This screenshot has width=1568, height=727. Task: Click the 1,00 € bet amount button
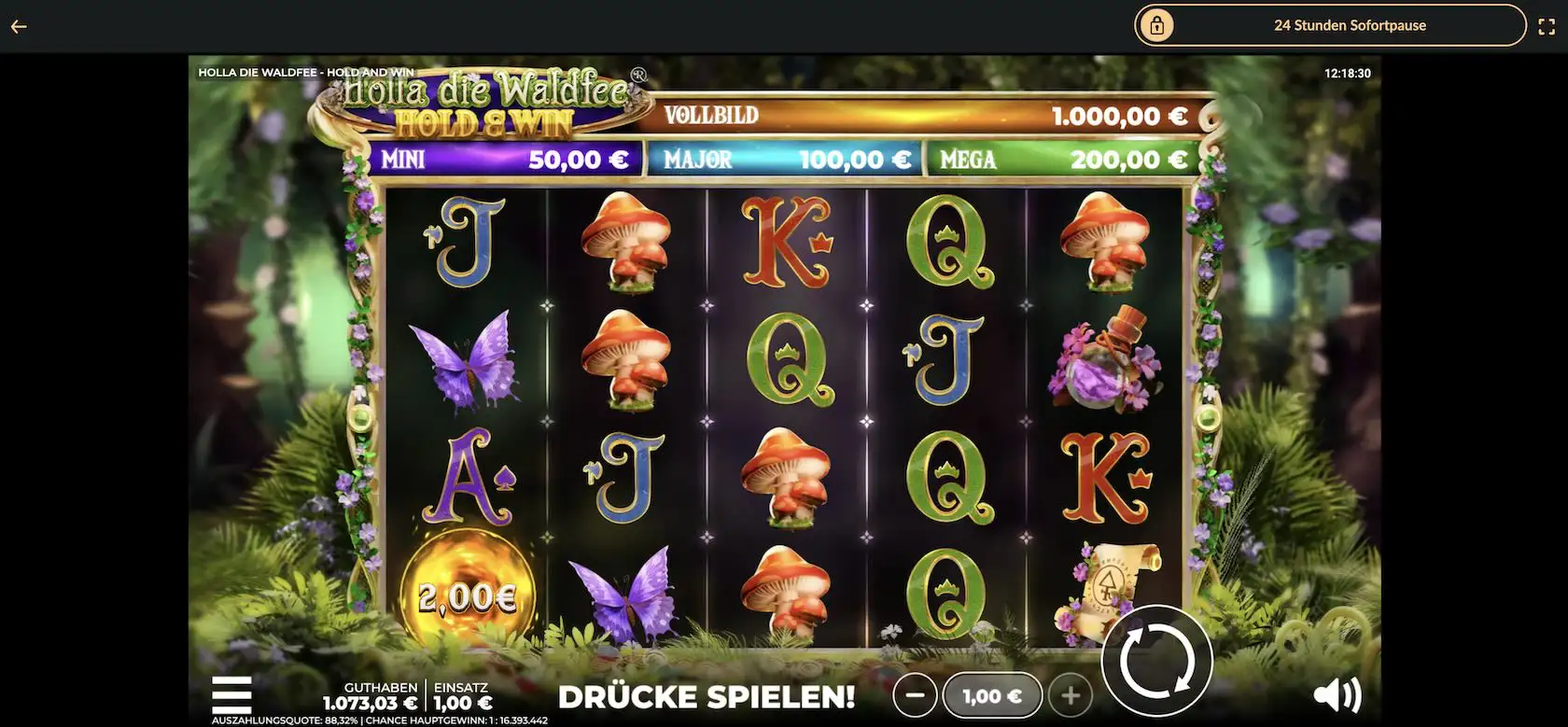pyautogui.click(x=992, y=696)
